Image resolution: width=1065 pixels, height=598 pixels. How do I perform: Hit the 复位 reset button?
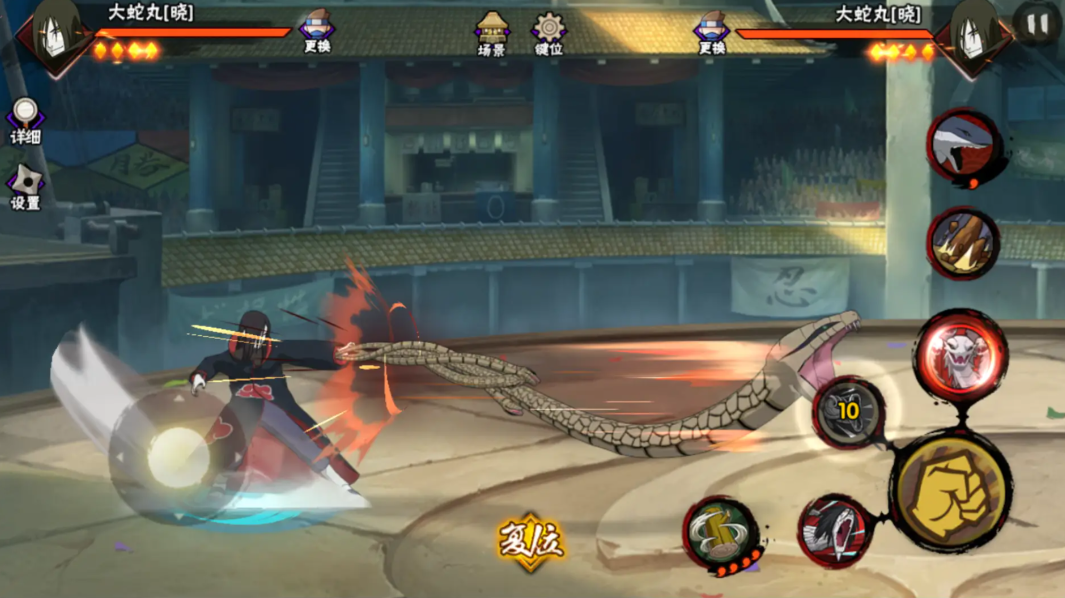531,541
